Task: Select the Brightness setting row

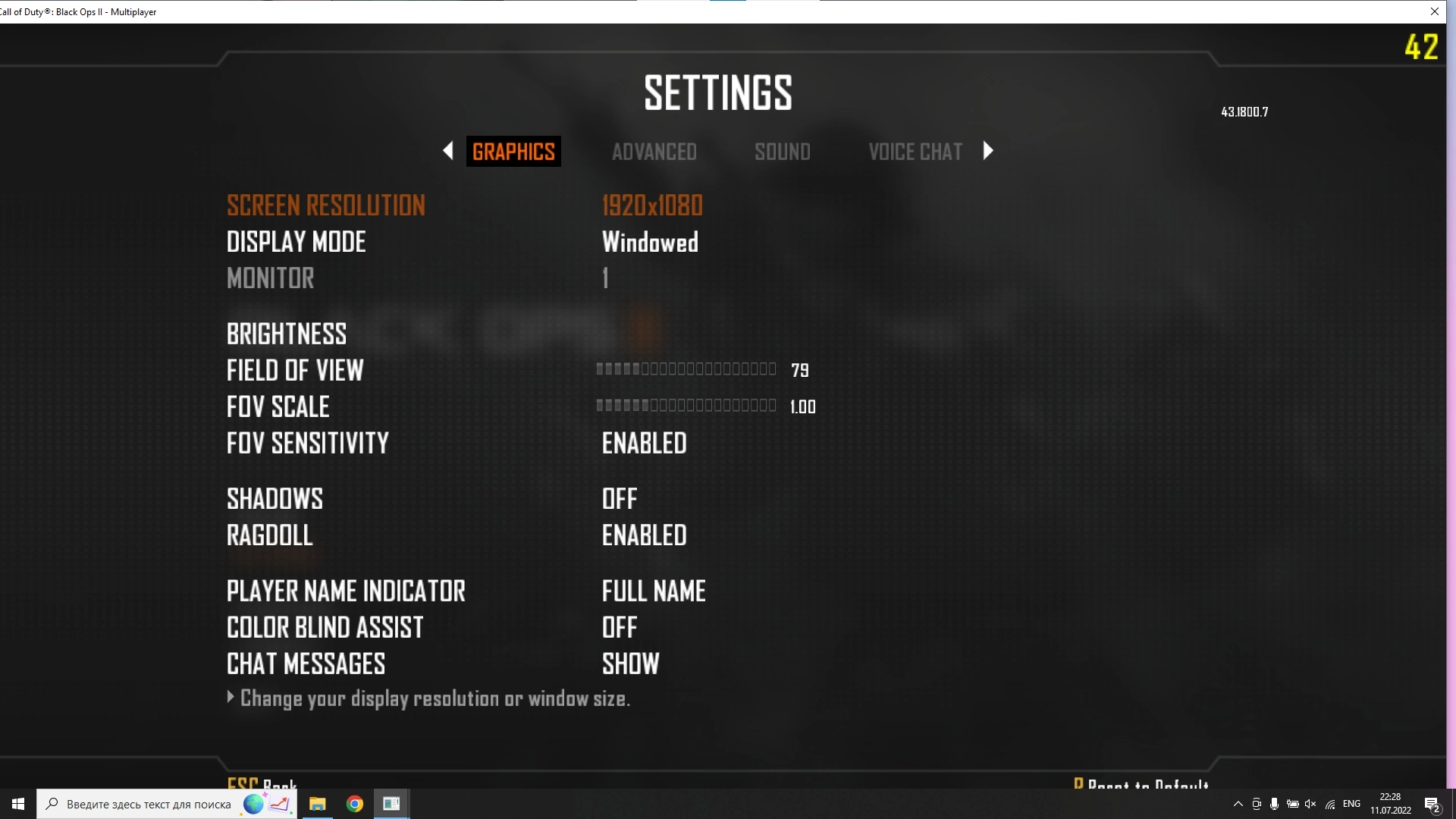Action: tap(287, 334)
